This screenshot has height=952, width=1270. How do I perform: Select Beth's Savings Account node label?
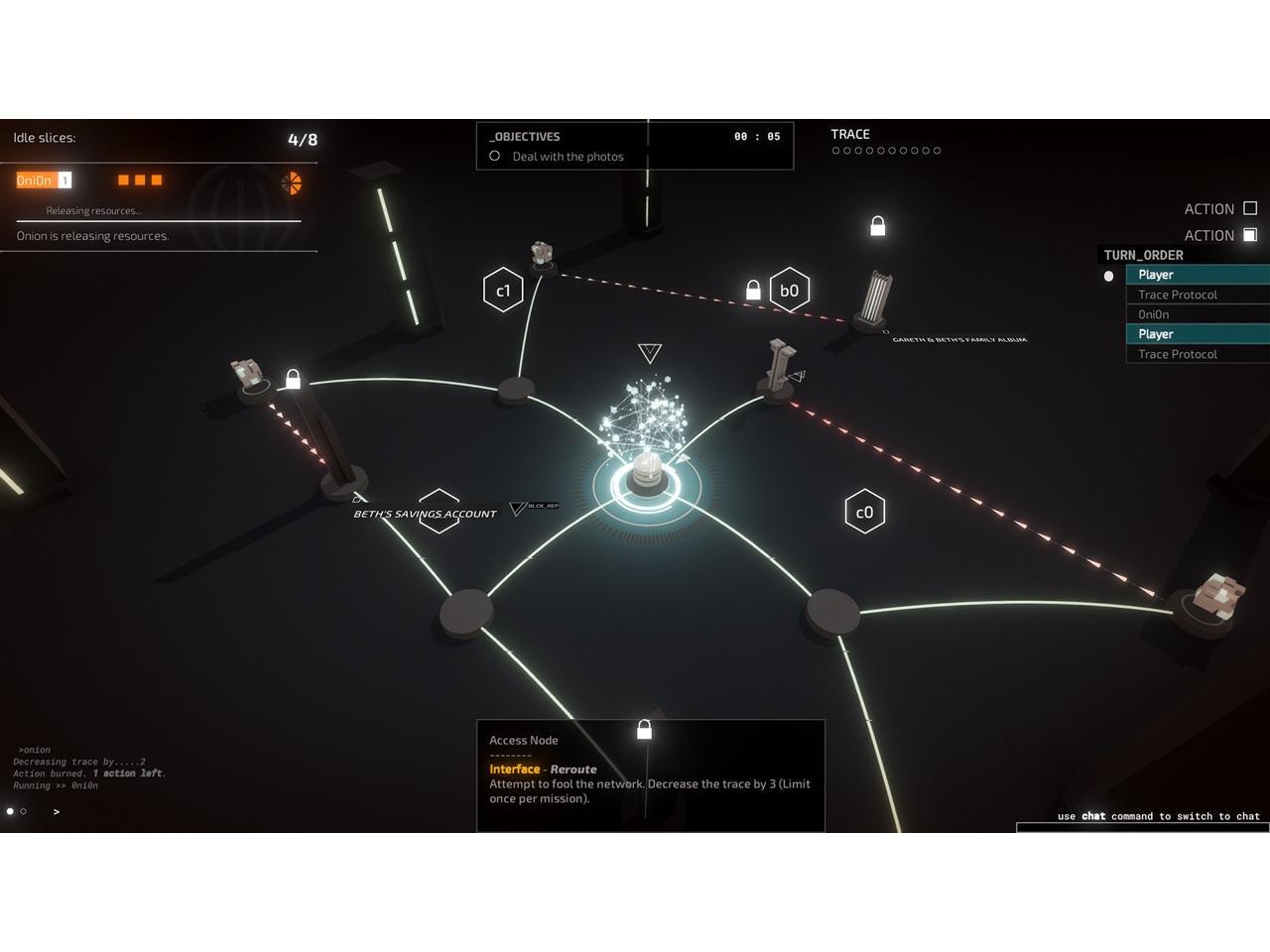click(425, 514)
